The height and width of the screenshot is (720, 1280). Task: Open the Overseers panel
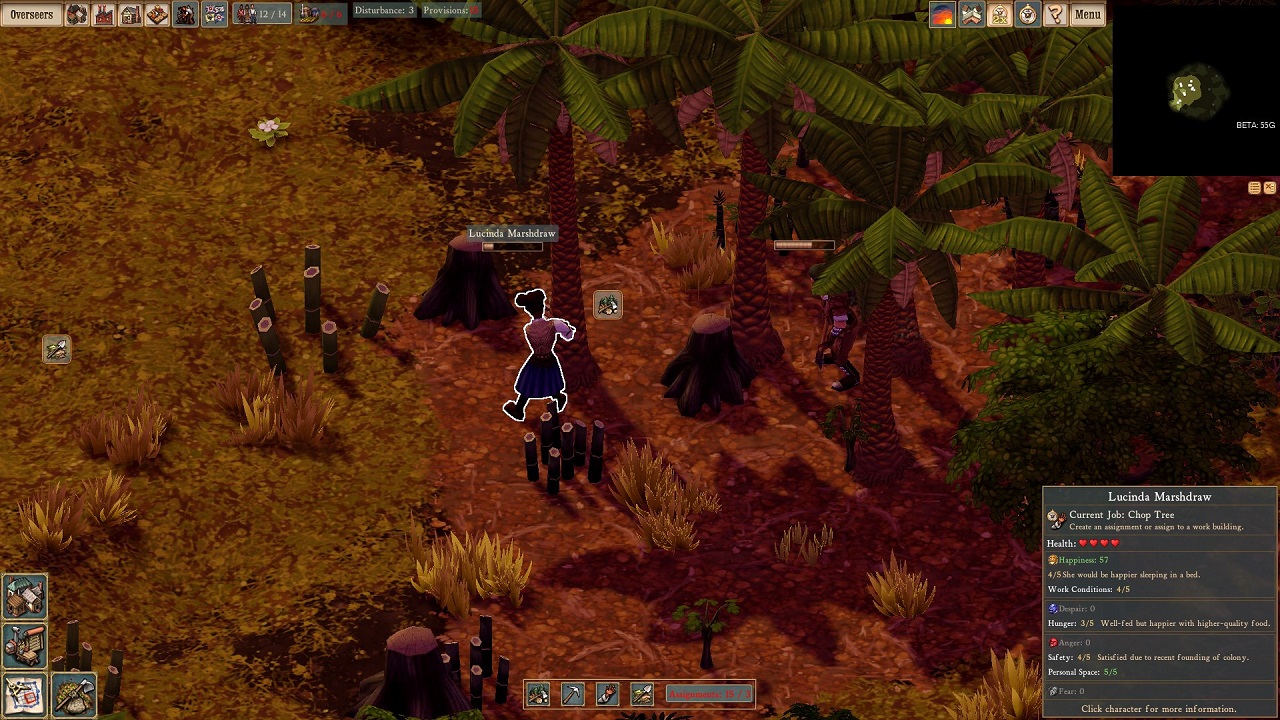click(32, 14)
